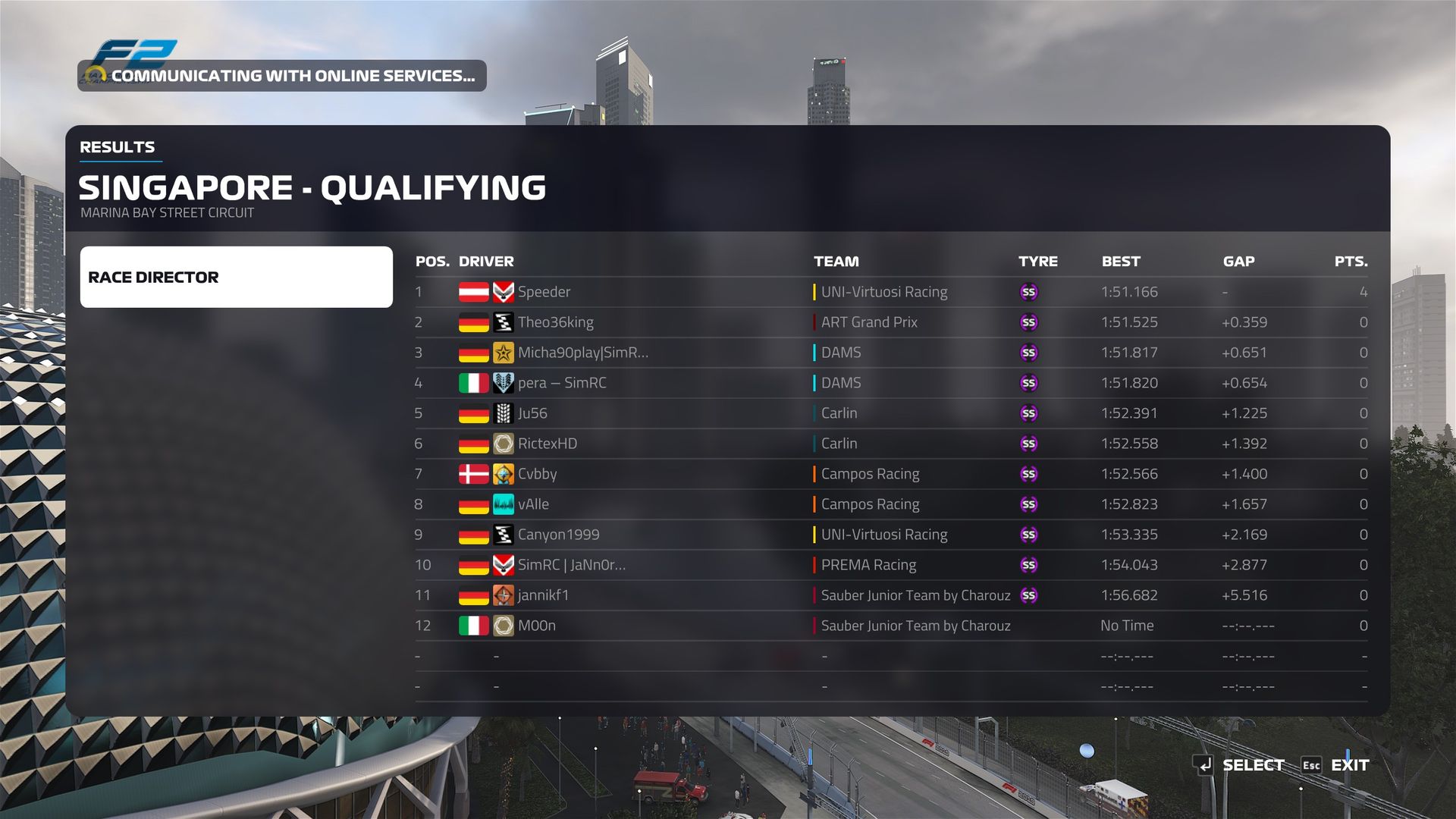Click the Exit label

(1350, 765)
